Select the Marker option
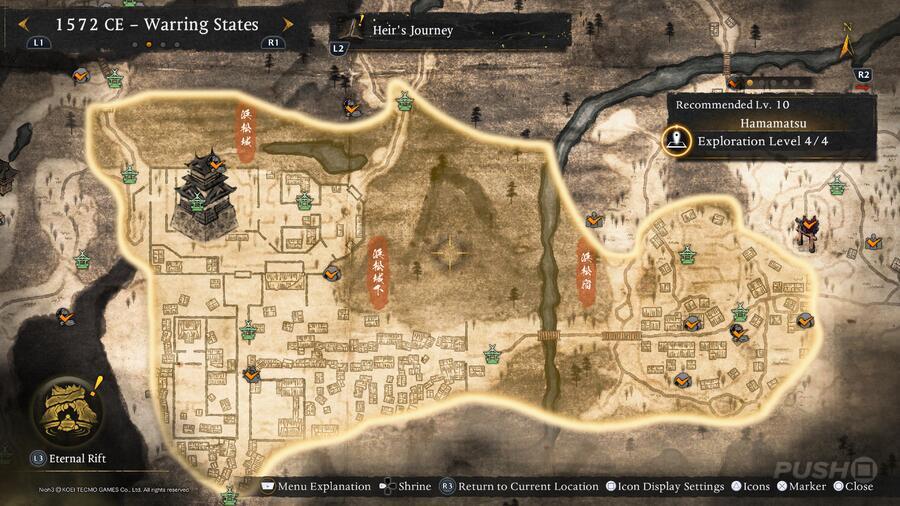The image size is (900, 506). [800, 487]
